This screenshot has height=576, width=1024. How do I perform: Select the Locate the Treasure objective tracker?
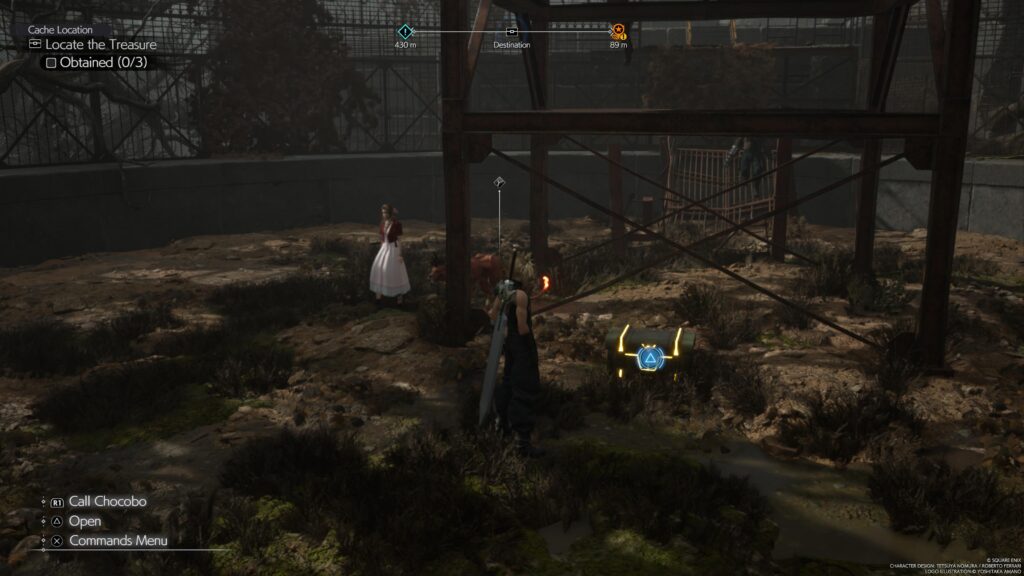[x=97, y=45]
